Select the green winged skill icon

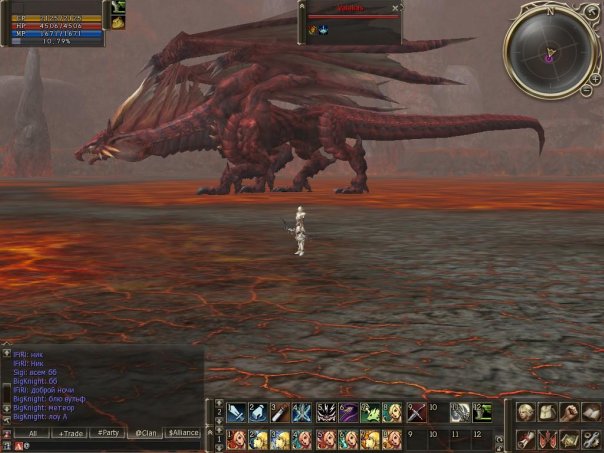click(371, 413)
